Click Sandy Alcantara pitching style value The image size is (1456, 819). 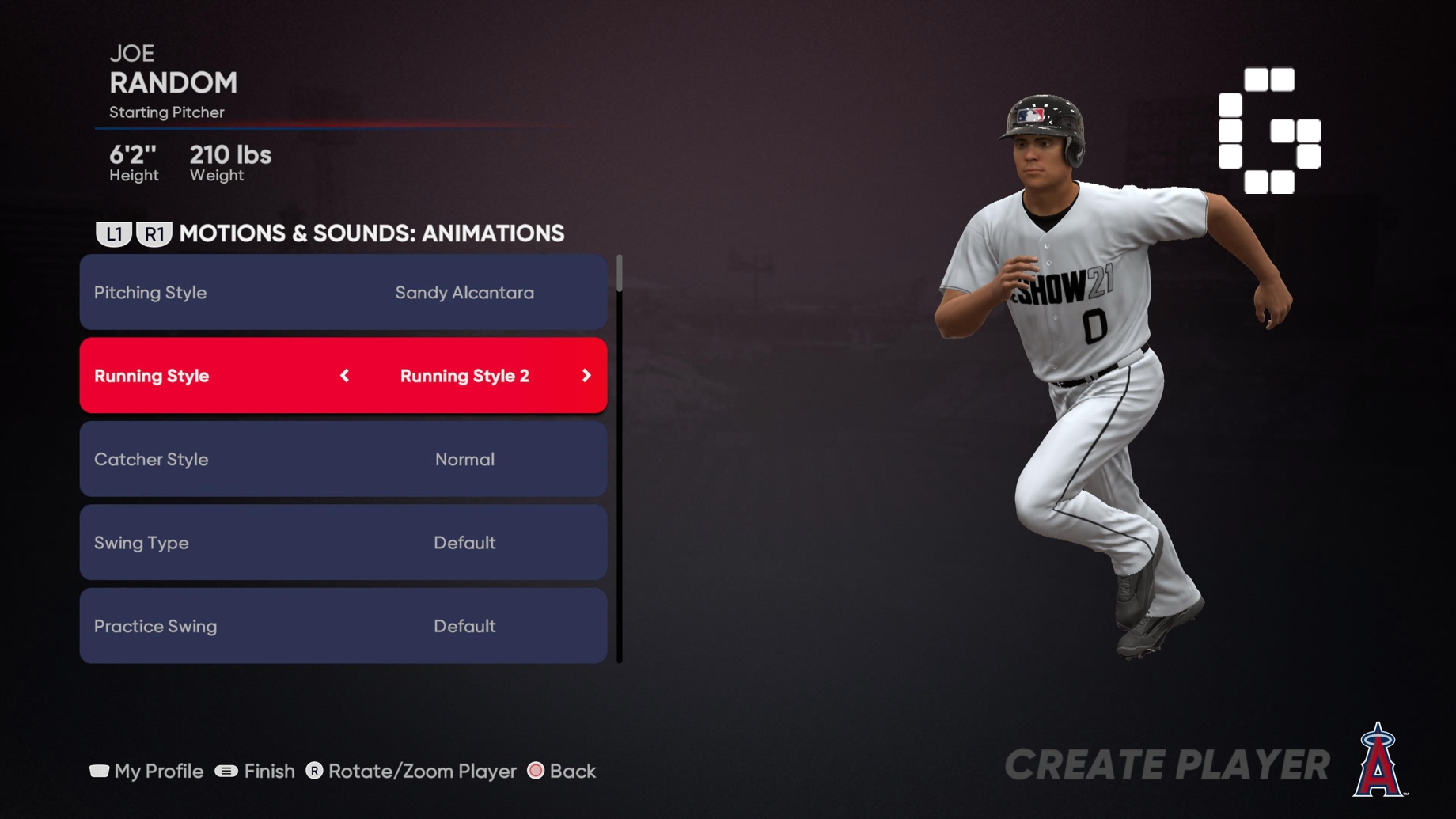(465, 292)
